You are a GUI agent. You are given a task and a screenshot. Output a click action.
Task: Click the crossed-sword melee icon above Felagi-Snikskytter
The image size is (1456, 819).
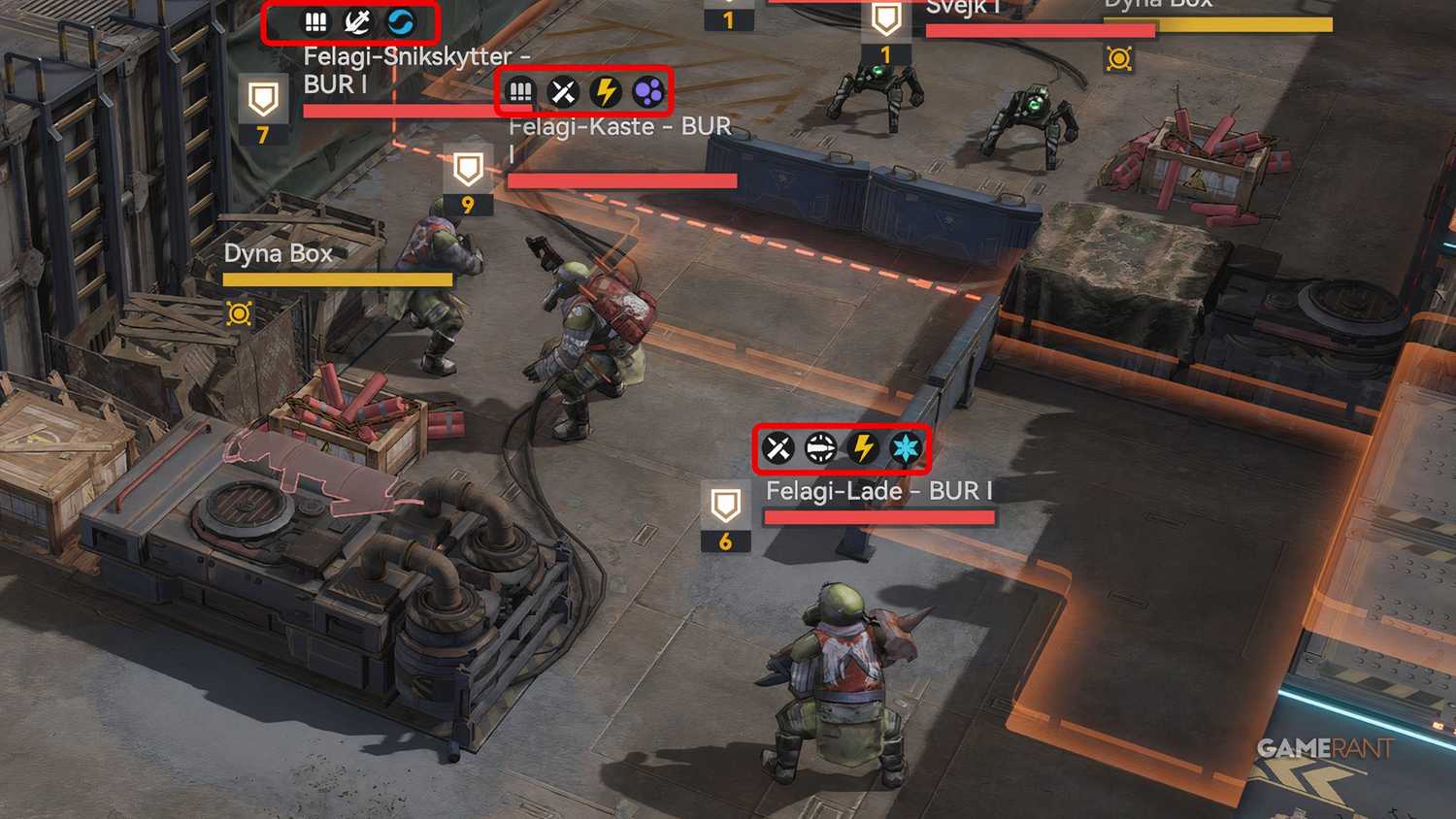[x=355, y=22]
